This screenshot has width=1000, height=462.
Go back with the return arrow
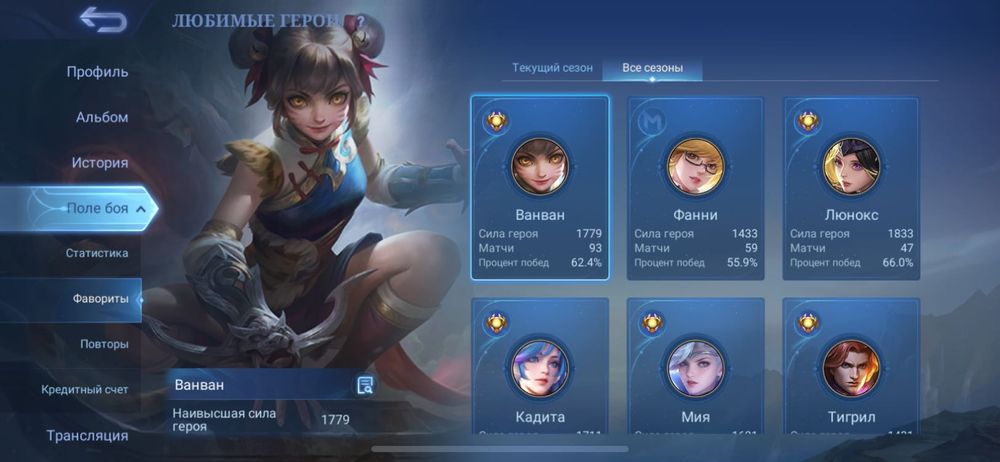click(x=102, y=20)
